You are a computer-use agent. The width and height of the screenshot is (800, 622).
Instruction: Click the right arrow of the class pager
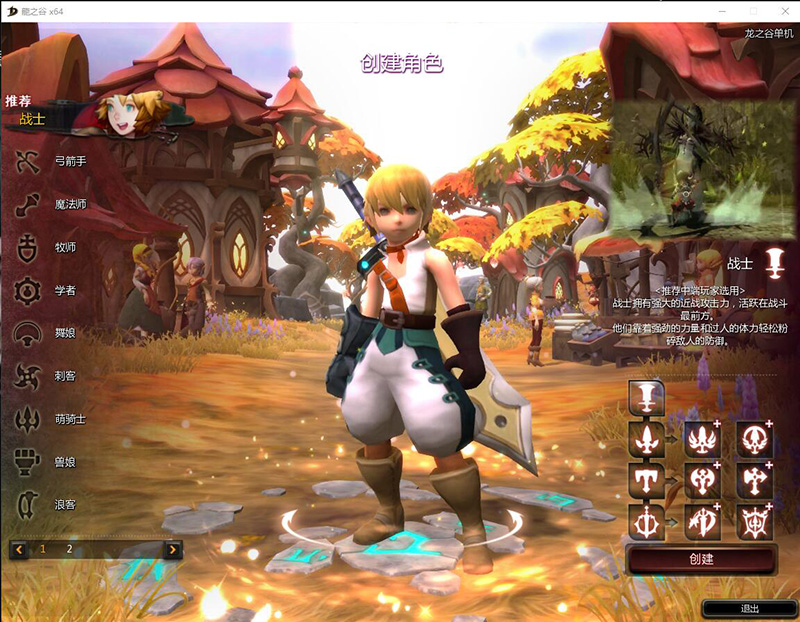[173, 549]
